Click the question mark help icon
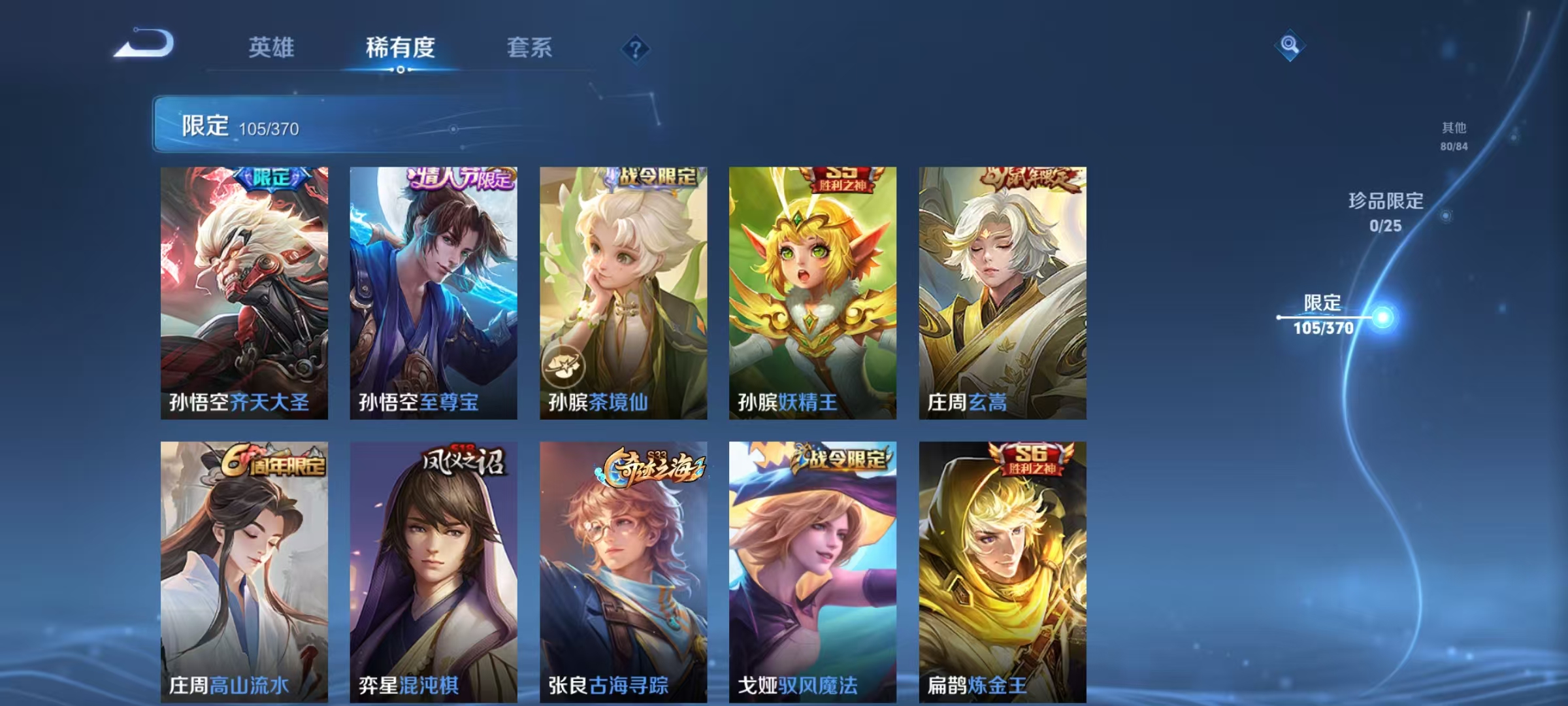The image size is (1568, 706). 637,49
